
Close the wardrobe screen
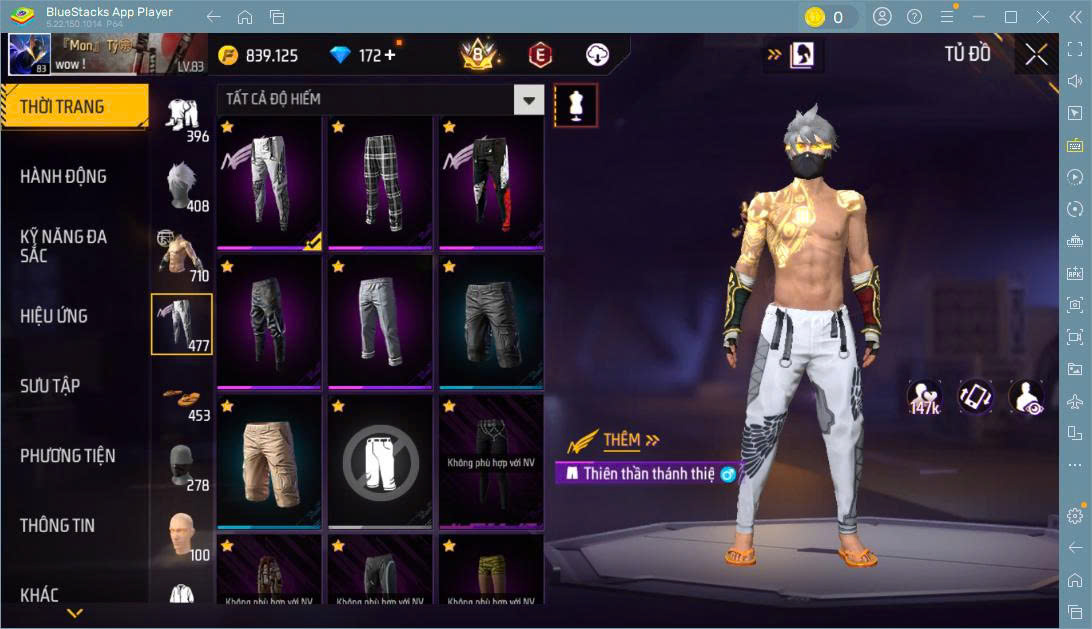pyautogui.click(x=1037, y=55)
